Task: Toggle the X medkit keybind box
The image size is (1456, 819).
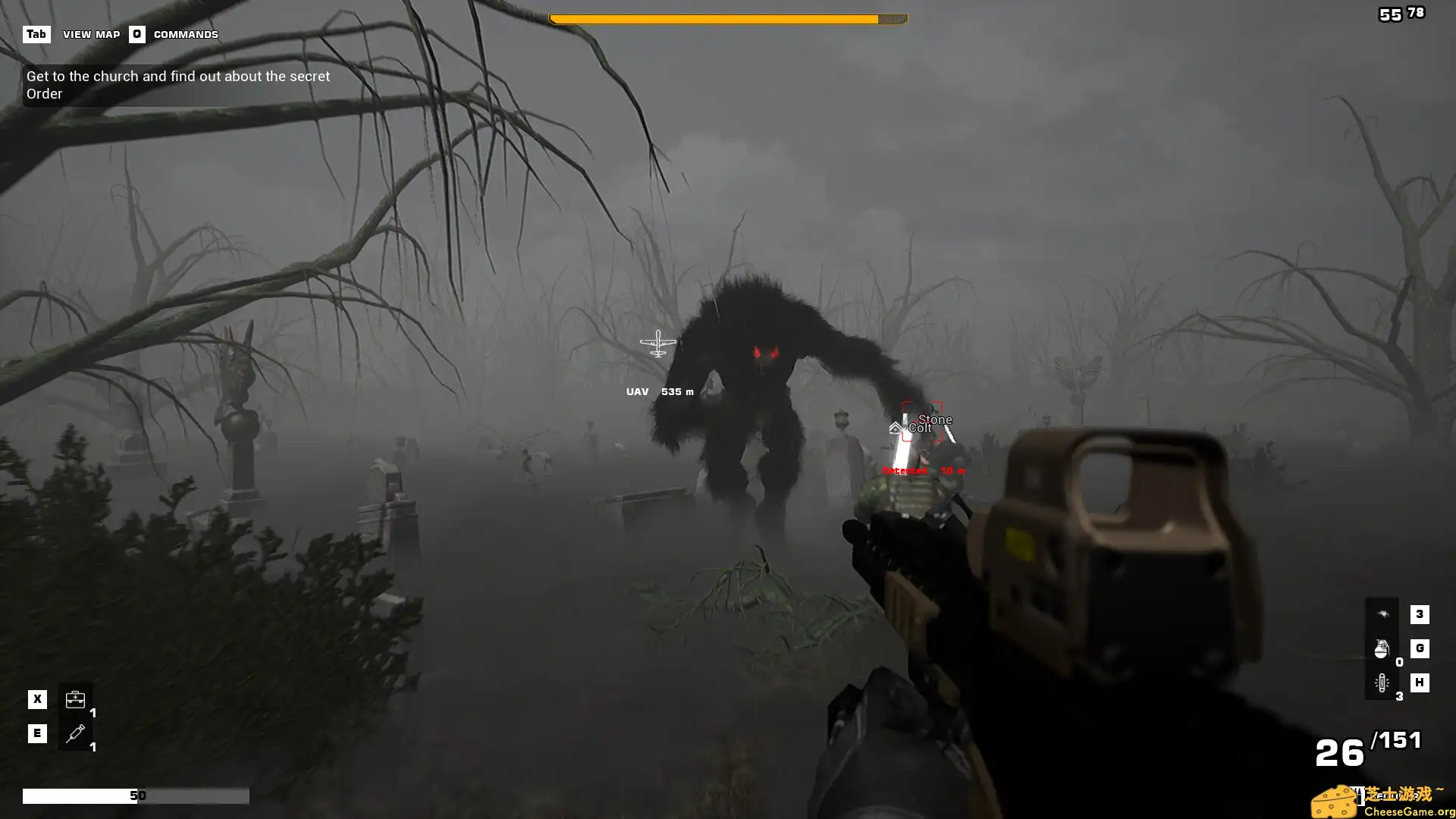Action: (36, 698)
